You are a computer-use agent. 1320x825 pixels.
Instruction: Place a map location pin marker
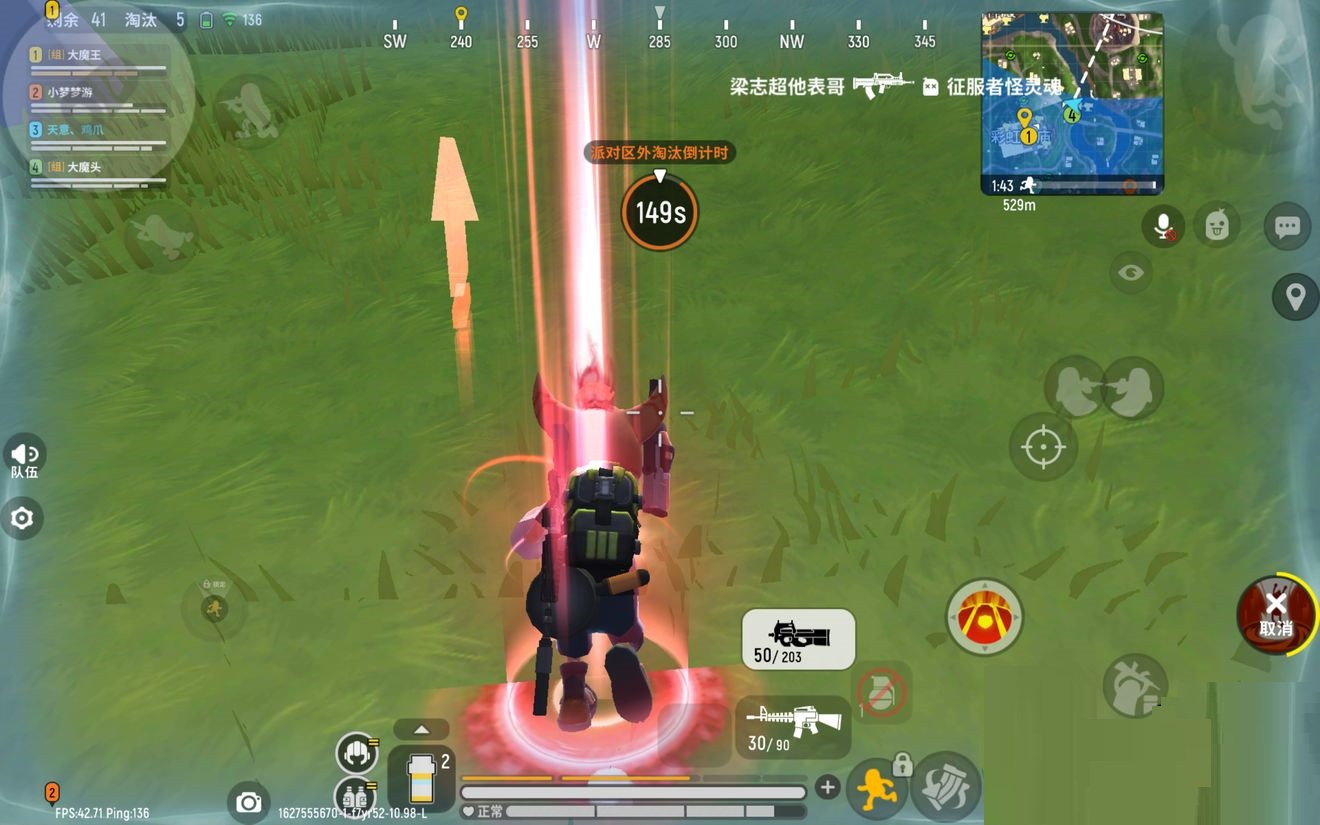(x=1295, y=297)
